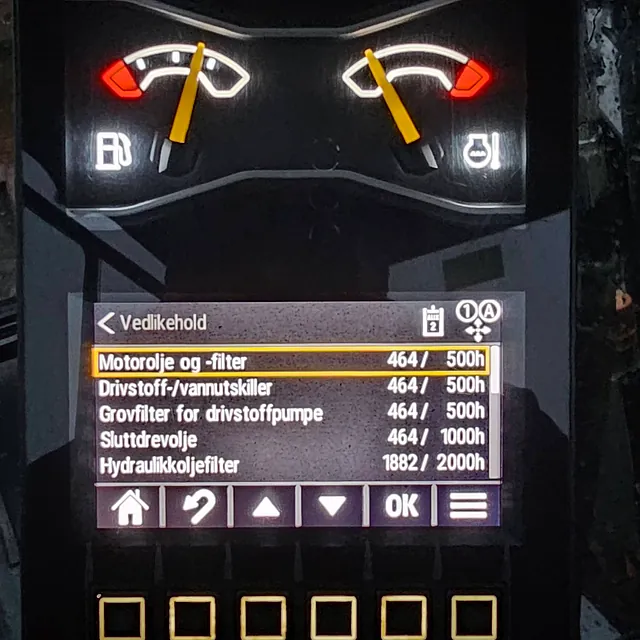Click the list scrollbar

[x=495, y=410]
